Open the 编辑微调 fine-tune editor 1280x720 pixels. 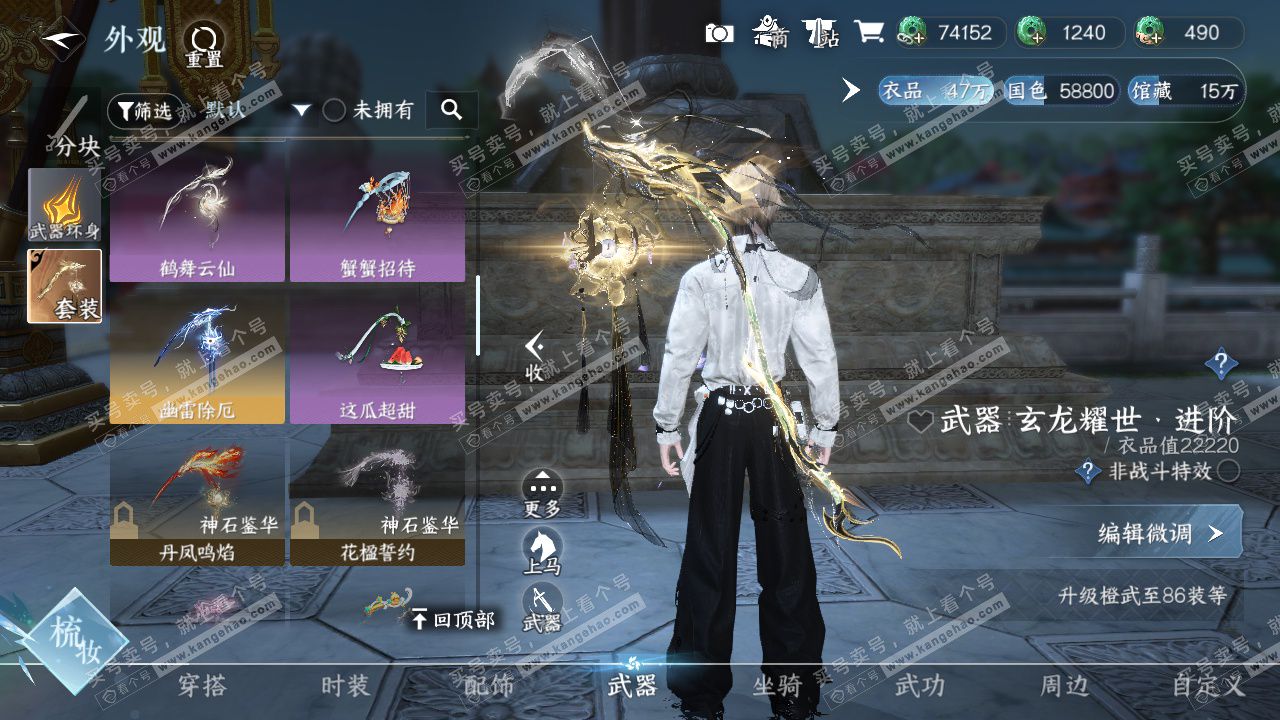(x=1160, y=533)
